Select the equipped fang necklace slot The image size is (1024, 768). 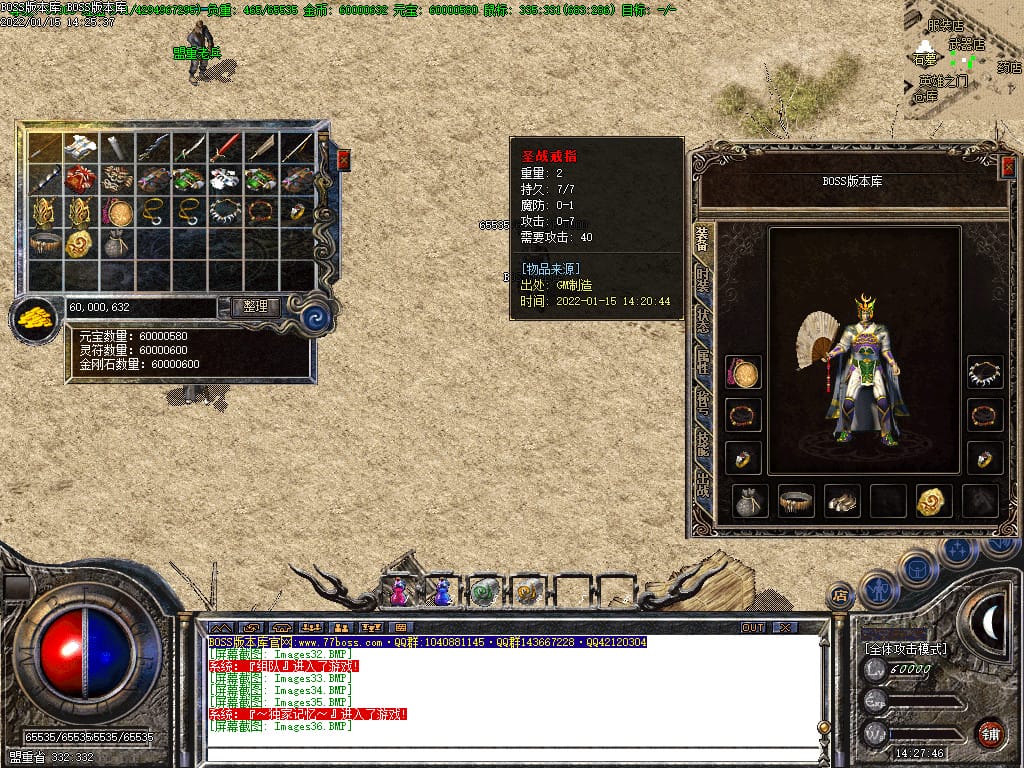(x=985, y=372)
